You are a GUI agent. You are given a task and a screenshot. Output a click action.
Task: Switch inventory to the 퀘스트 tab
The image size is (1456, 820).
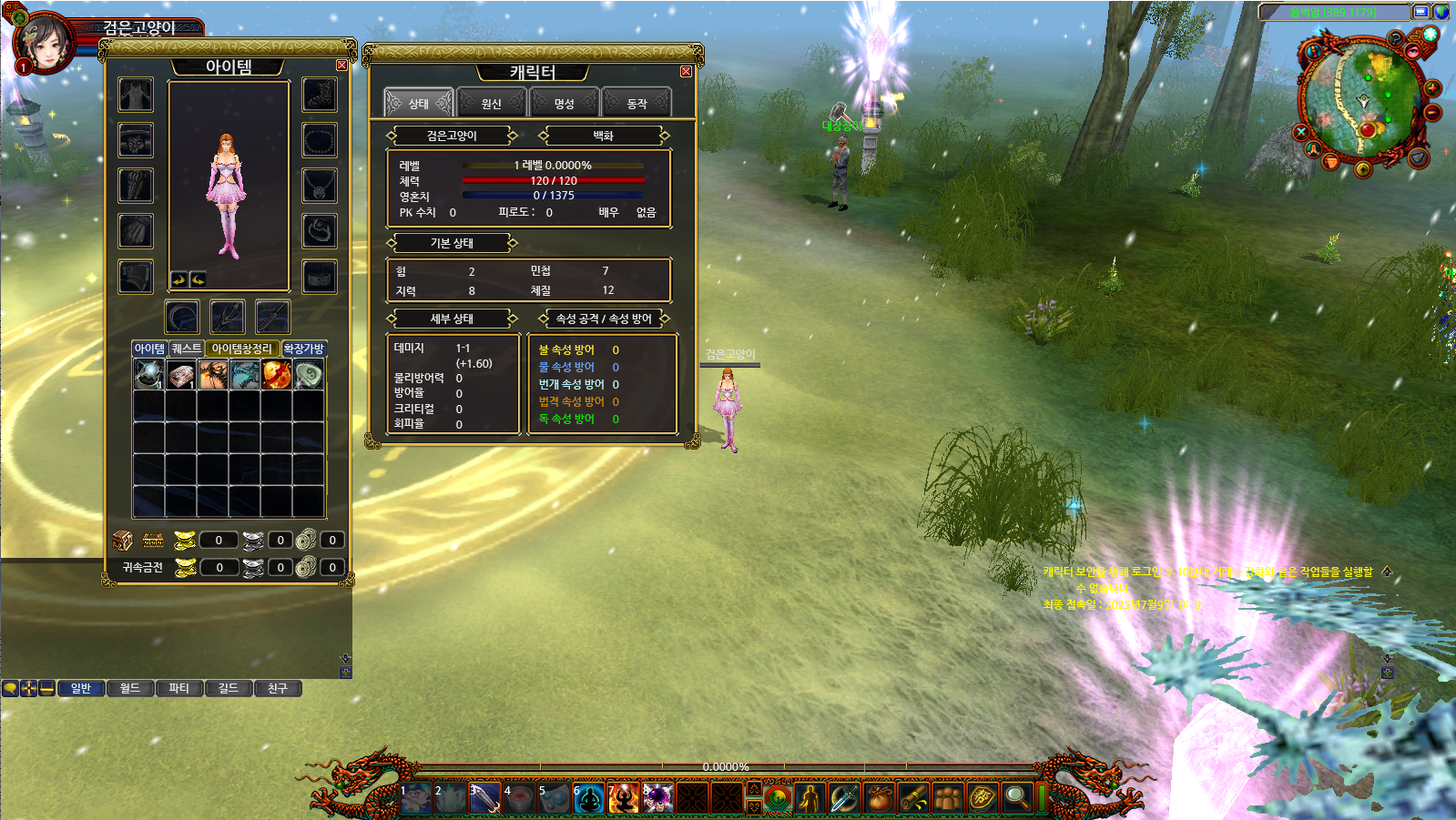(x=187, y=349)
